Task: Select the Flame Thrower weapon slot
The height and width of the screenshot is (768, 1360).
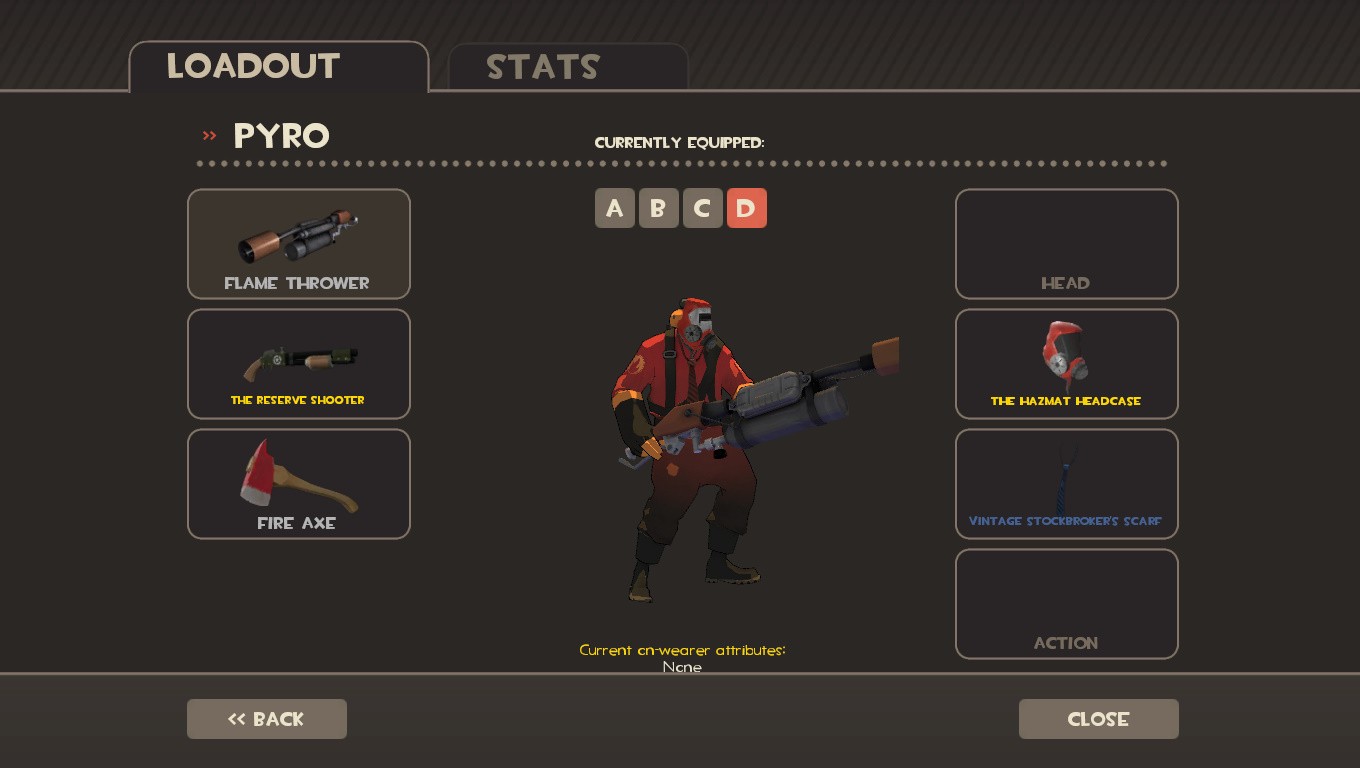Action: 298,243
